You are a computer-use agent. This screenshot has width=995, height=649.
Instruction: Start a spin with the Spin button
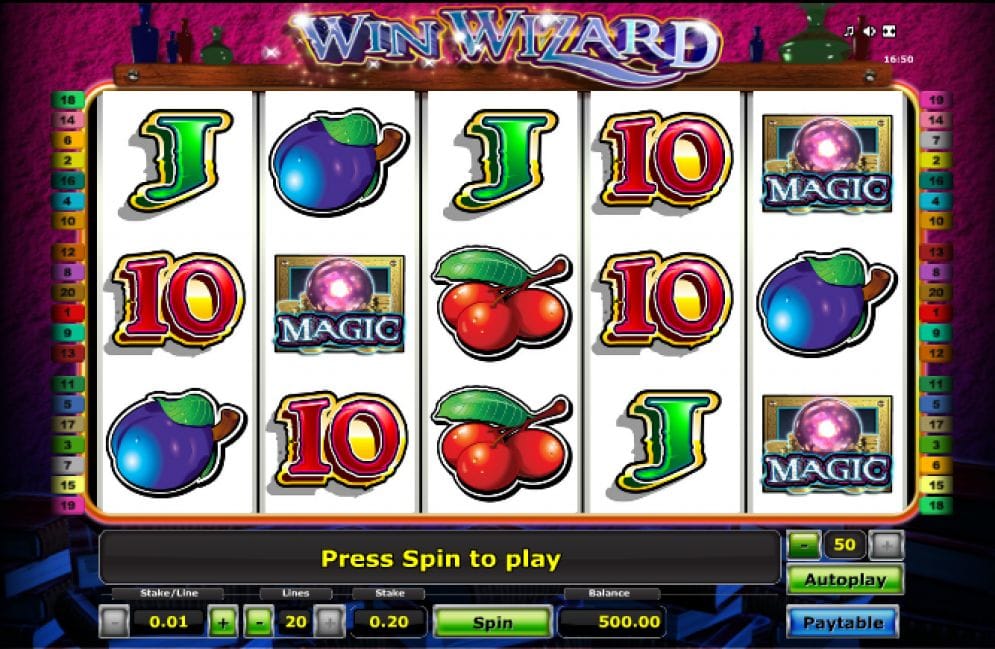tap(492, 622)
